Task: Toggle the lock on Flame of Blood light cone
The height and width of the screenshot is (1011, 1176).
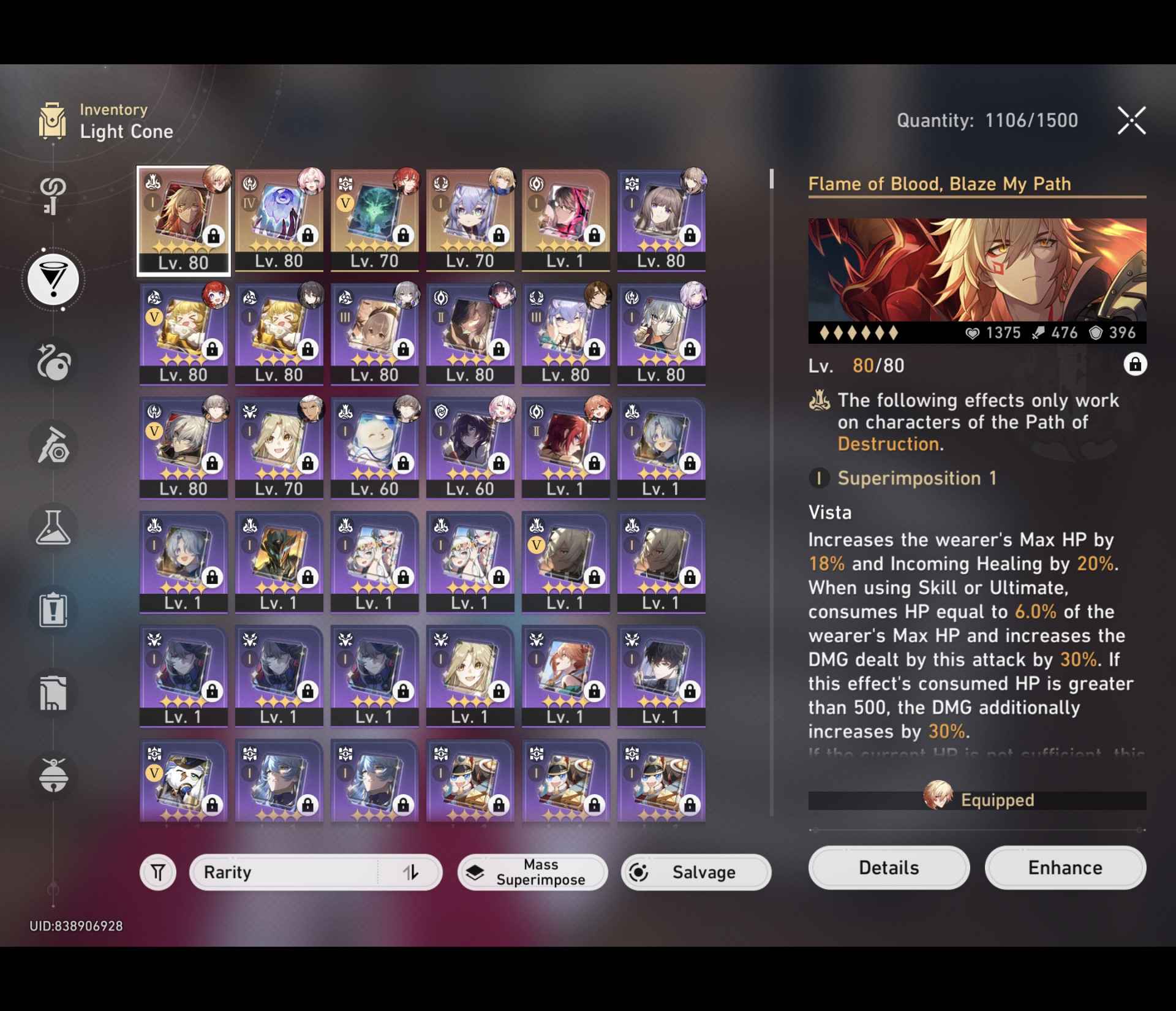Action: coord(1136,364)
